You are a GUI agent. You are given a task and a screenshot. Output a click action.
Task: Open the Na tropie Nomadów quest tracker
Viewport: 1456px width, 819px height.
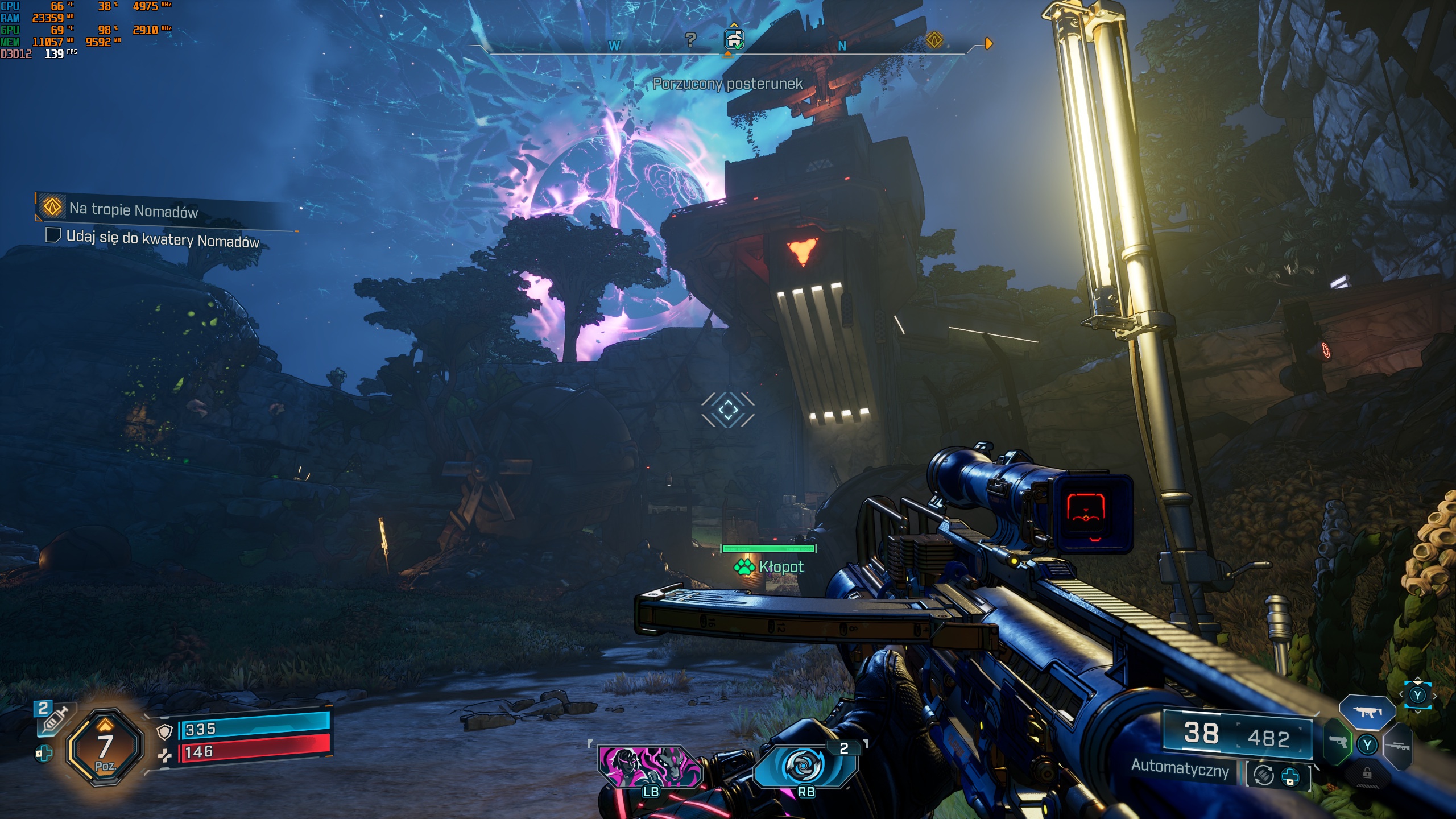pos(133,210)
